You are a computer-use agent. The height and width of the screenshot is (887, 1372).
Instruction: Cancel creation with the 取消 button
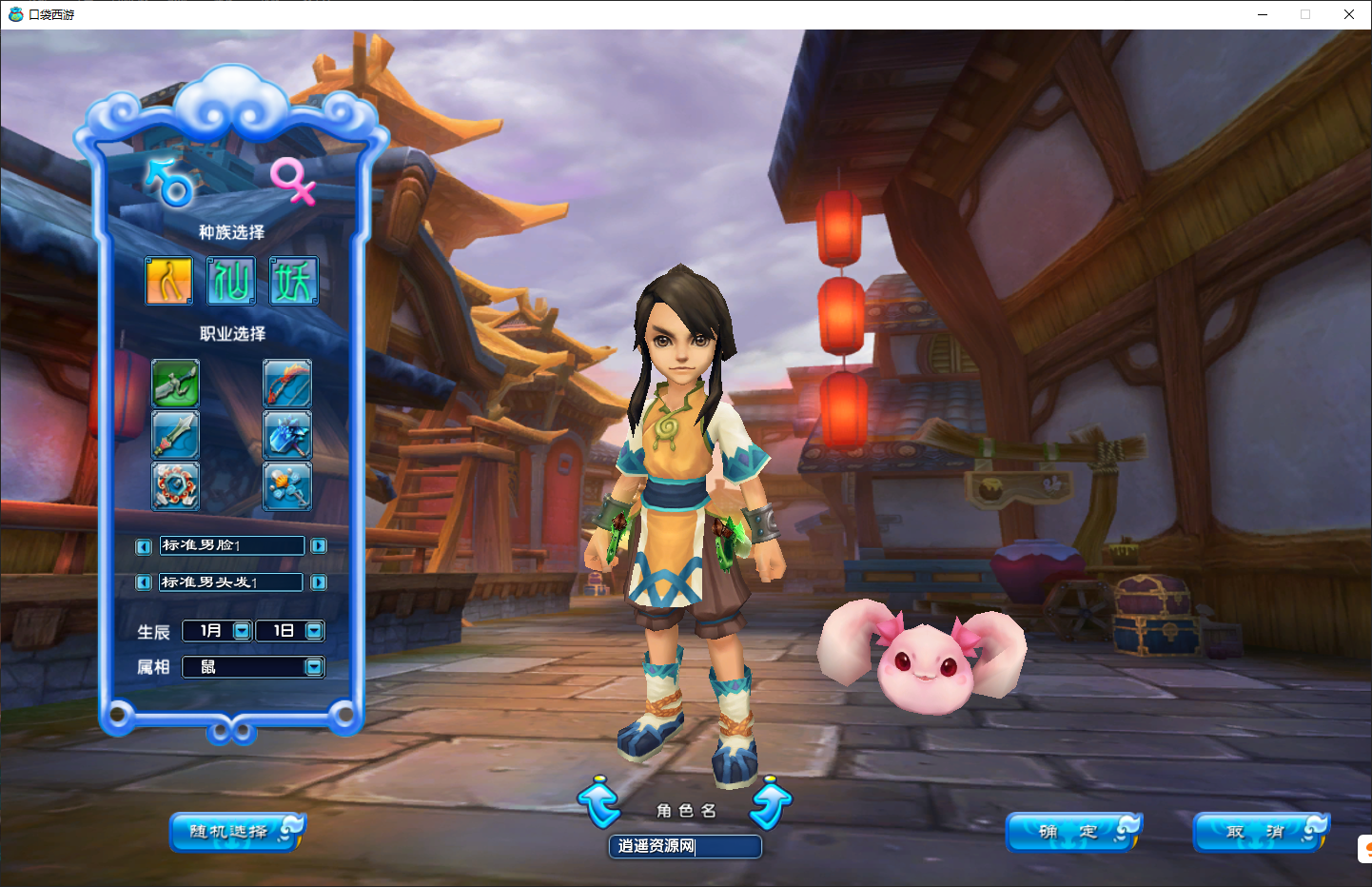(x=1259, y=832)
